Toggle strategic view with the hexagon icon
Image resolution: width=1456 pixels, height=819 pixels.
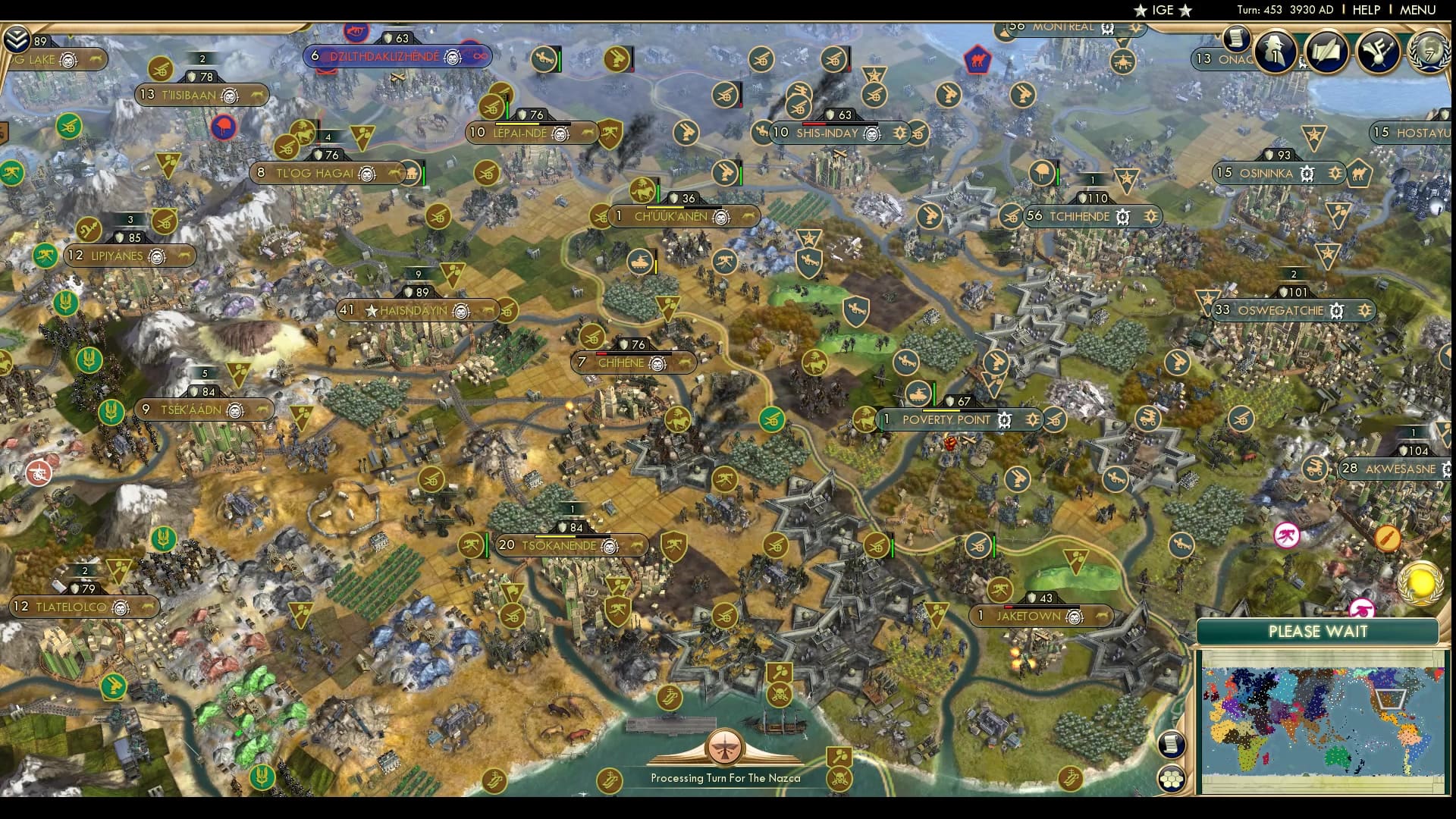tap(1172, 780)
